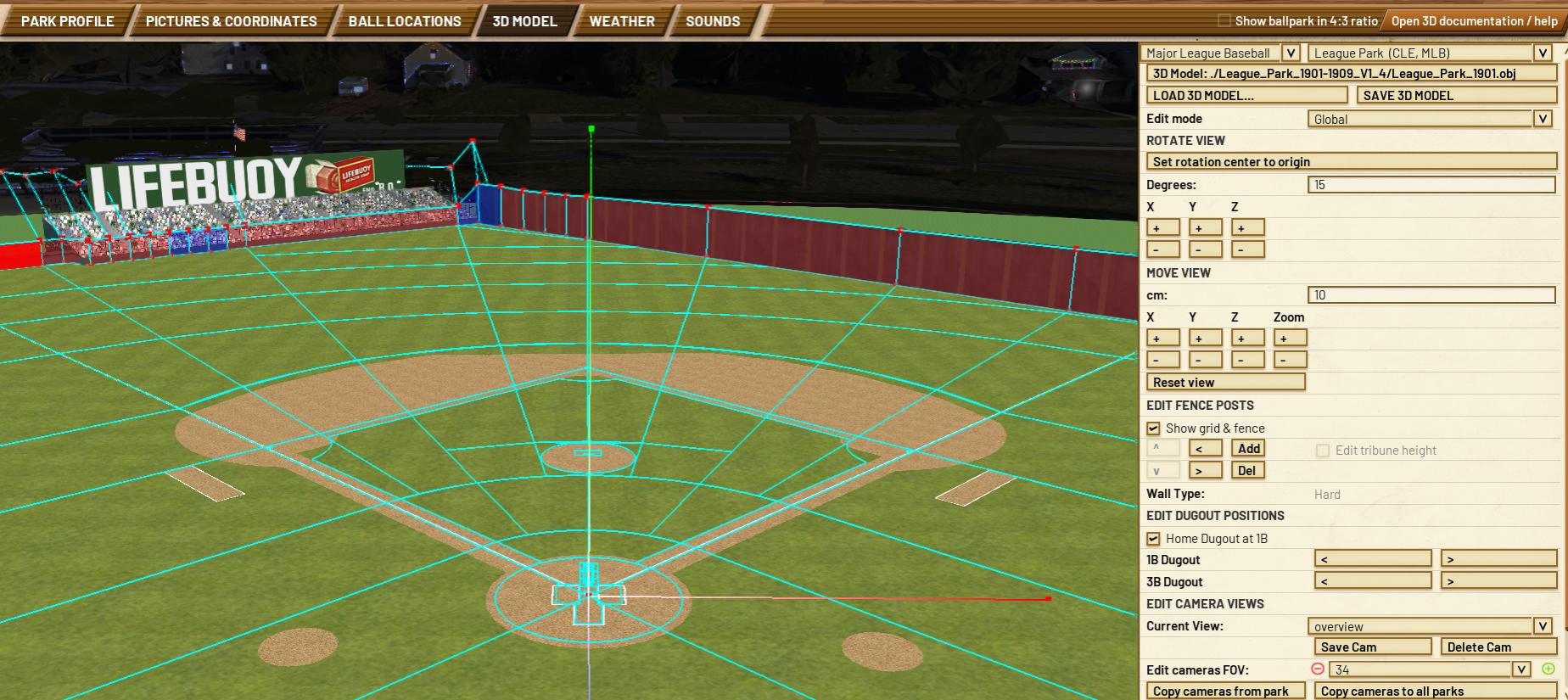Open 3D documentation / help
This screenshot has width=1568, height=700.
point(1474,20)
